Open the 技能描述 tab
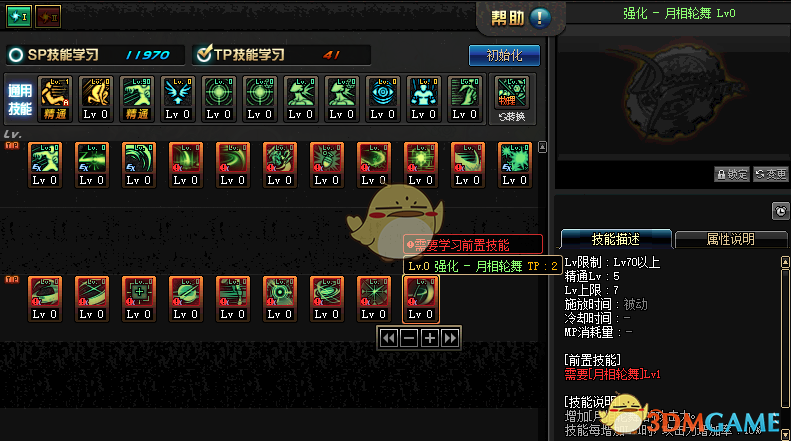Image resolution: width=791 pixels, height=441 pixels. point(614,239)
